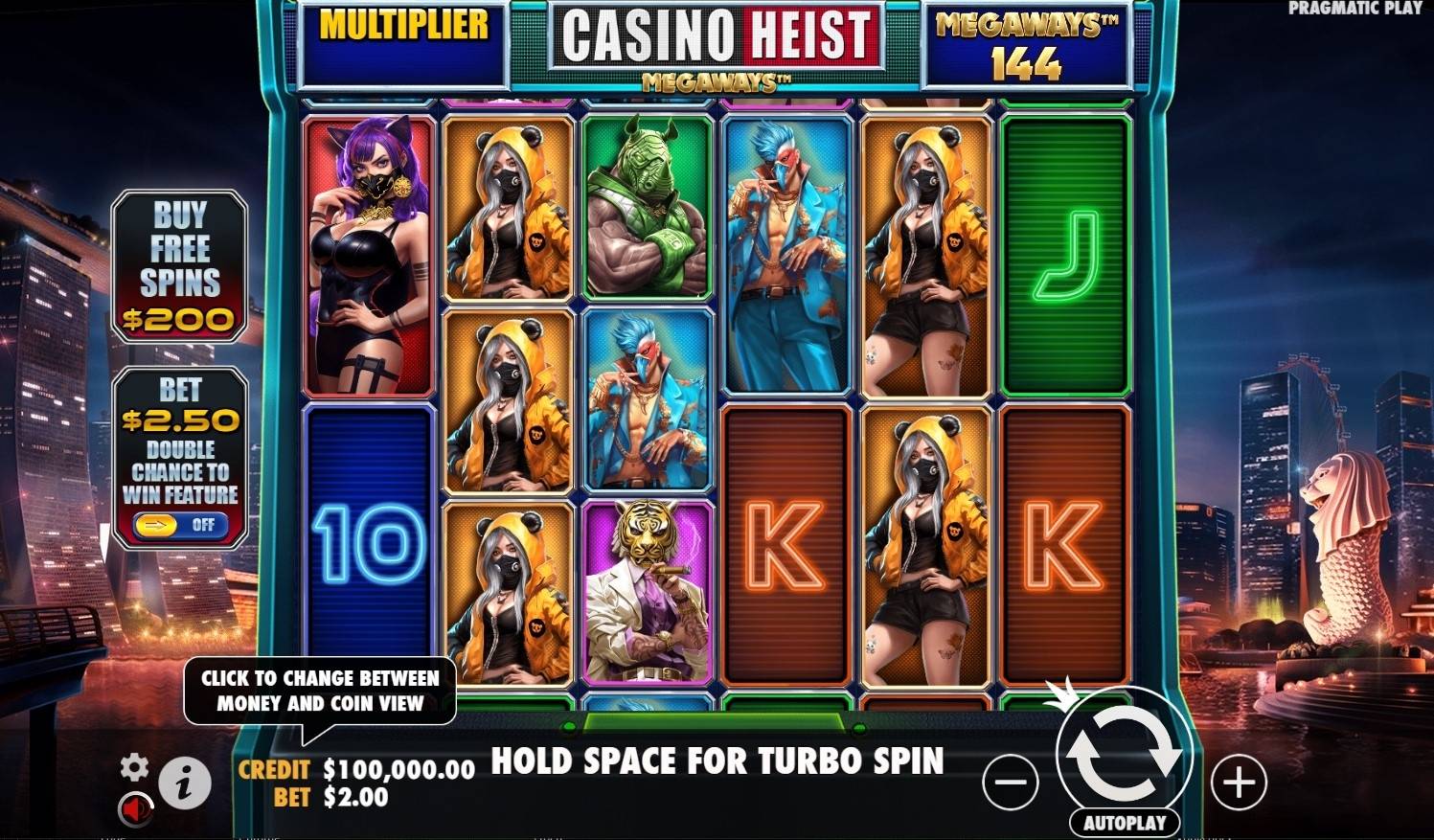Open the game information panel
1434x840 pixels.
(185, 781)
